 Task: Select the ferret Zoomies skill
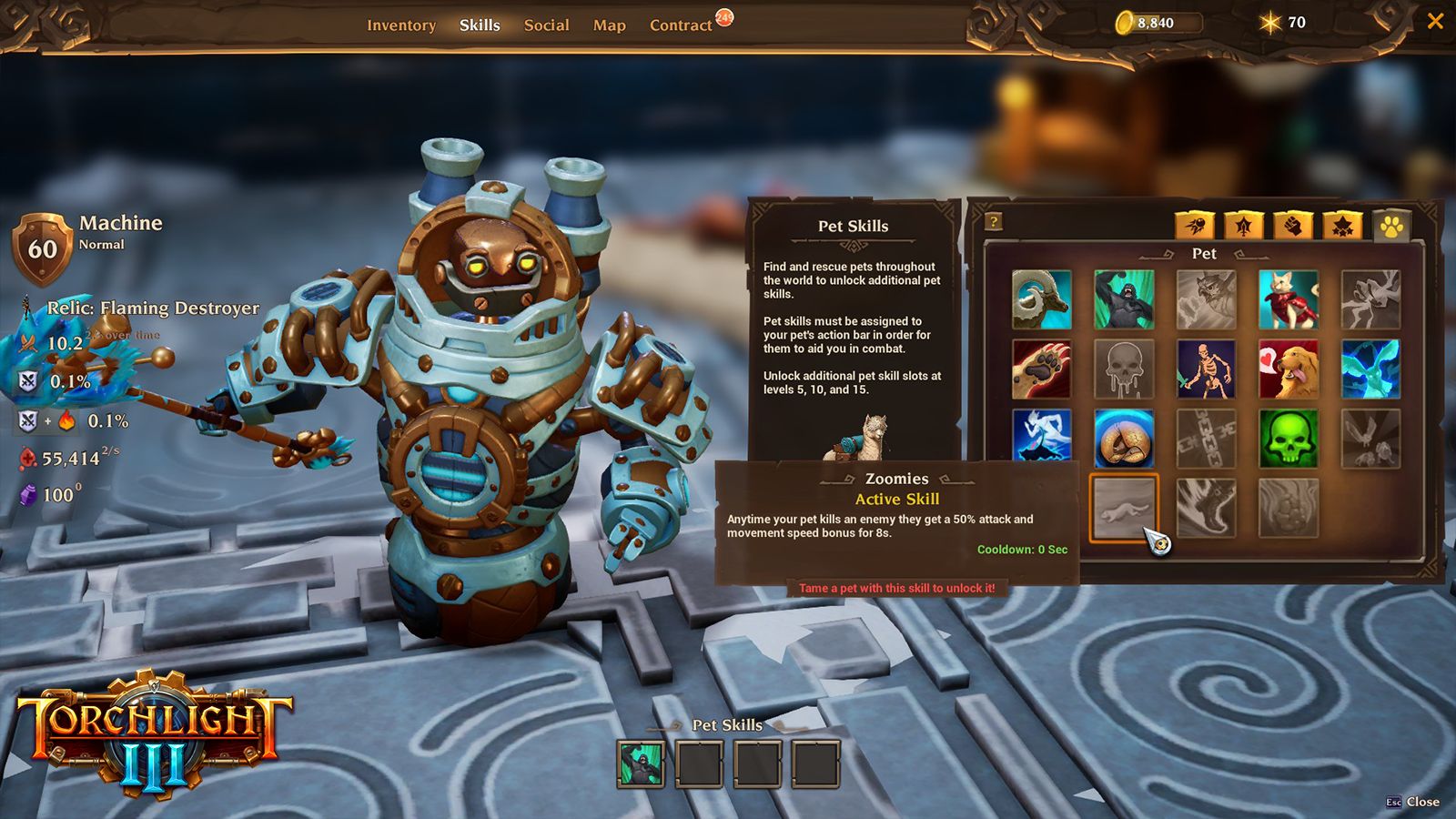coord(1124,510)
